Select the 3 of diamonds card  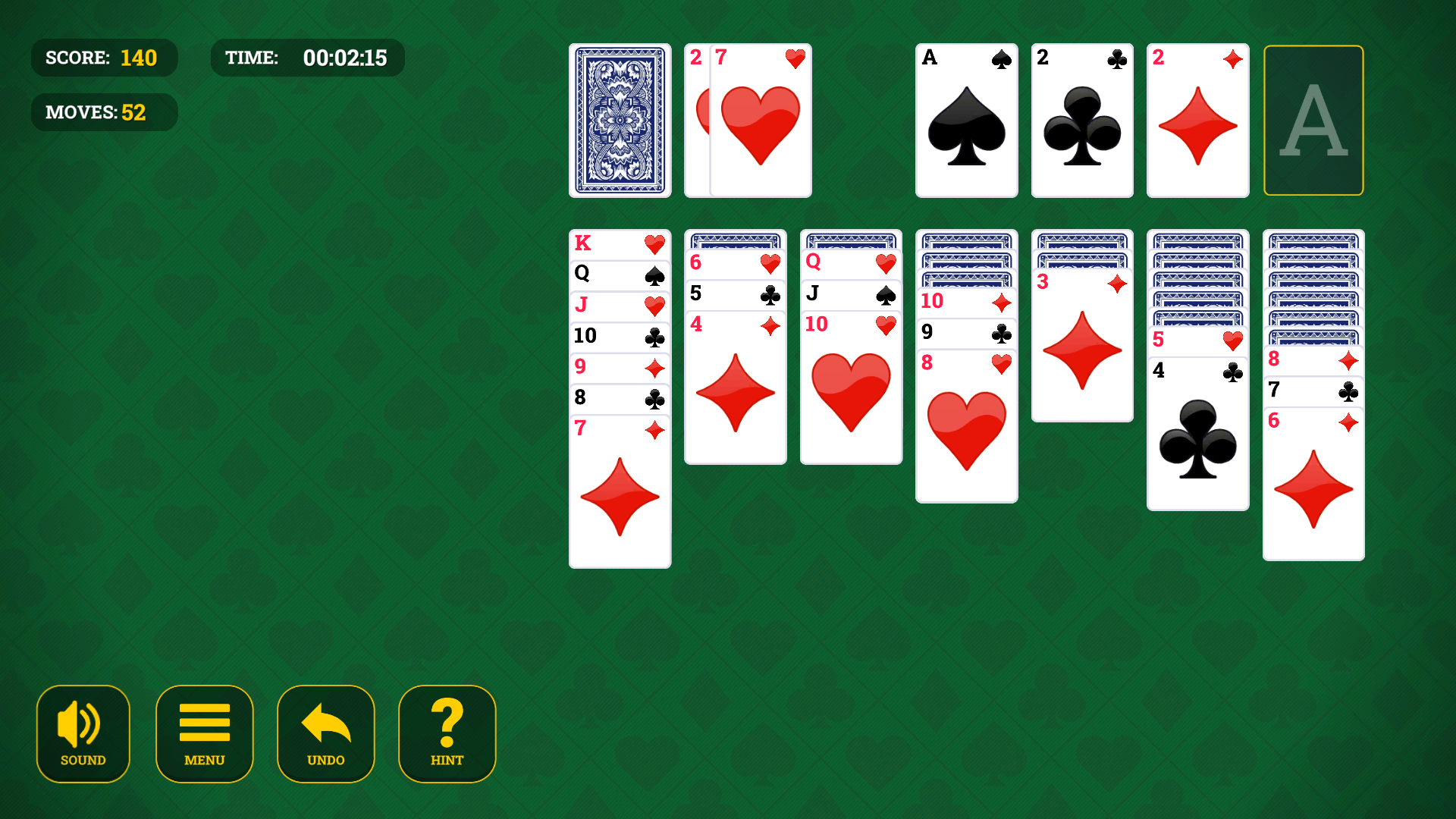(x=1082, y=349)
